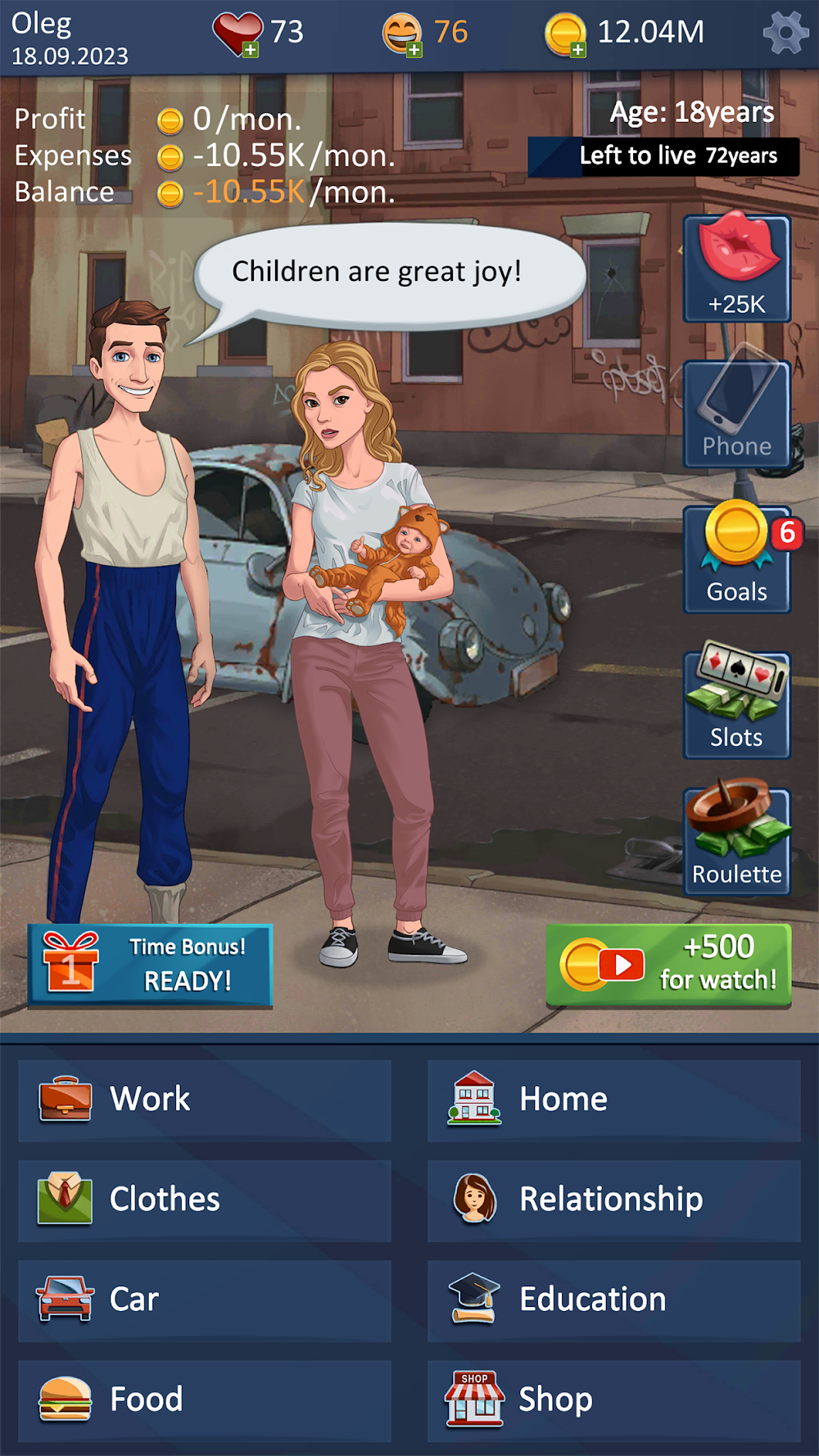Open the Work menu
The width and height of the screenshot is (819, 1456).
[205, 1100]
